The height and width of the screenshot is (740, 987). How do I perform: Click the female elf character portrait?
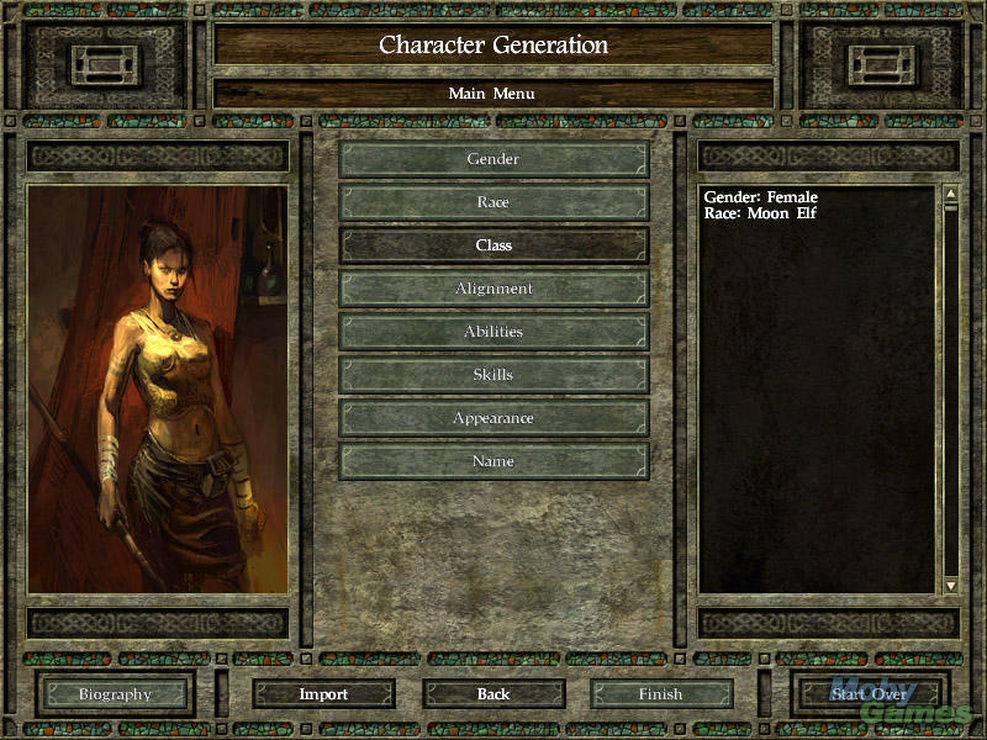158,389
